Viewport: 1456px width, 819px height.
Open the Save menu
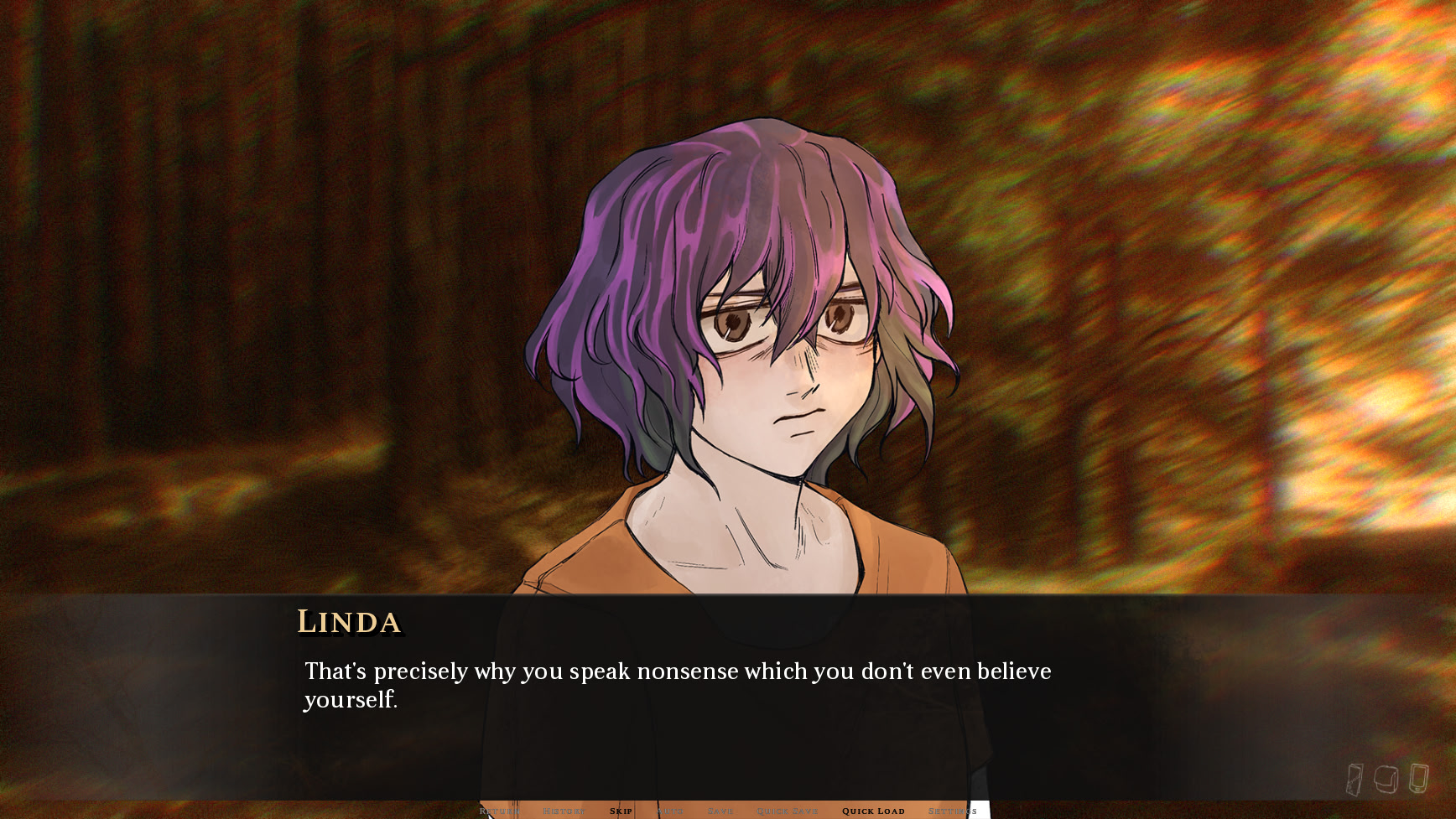(720, 811)
